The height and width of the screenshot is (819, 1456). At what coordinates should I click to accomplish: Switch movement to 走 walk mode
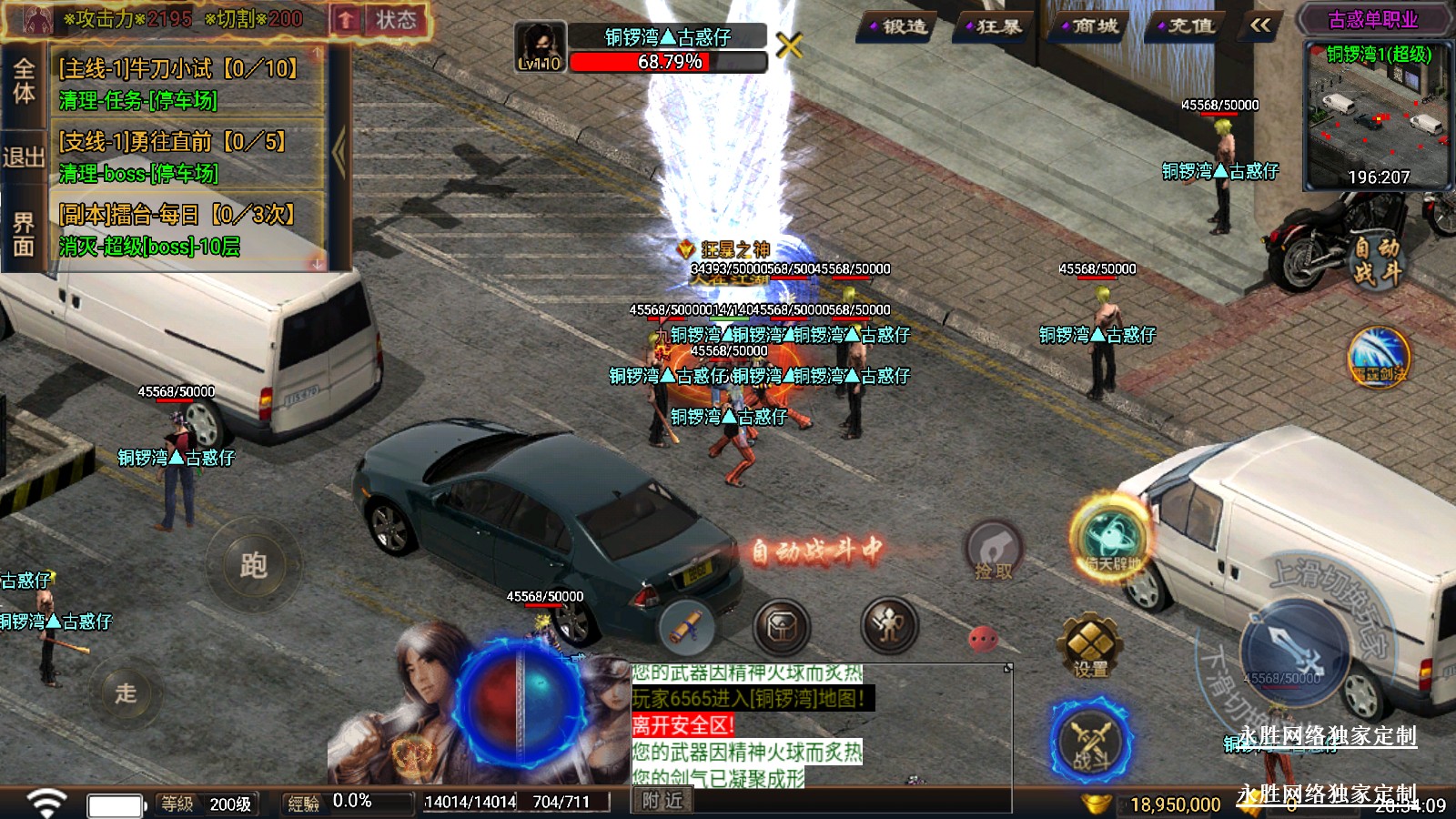coord(126,693)
